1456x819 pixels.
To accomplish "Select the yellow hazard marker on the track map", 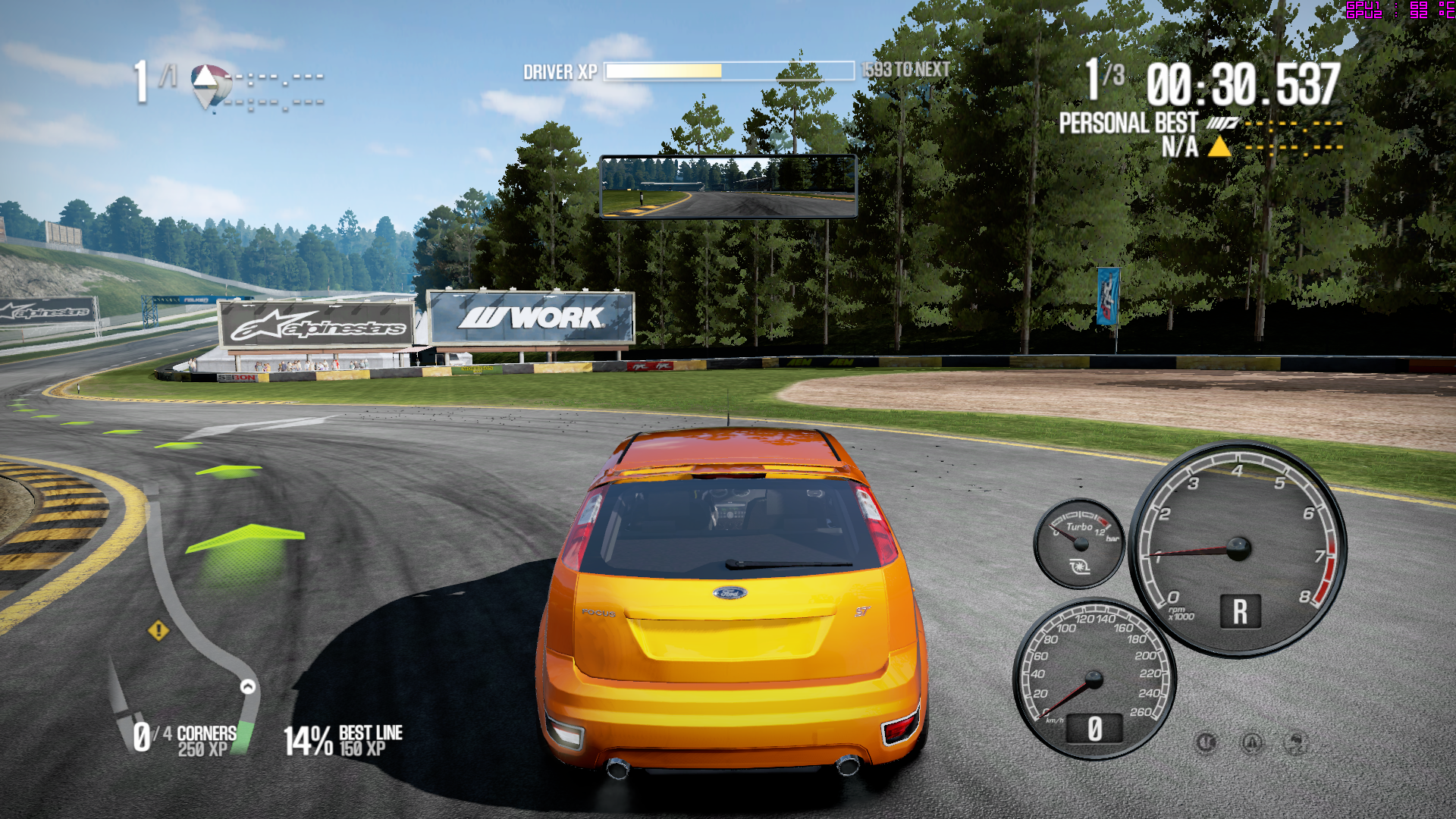I will point(158,630).
